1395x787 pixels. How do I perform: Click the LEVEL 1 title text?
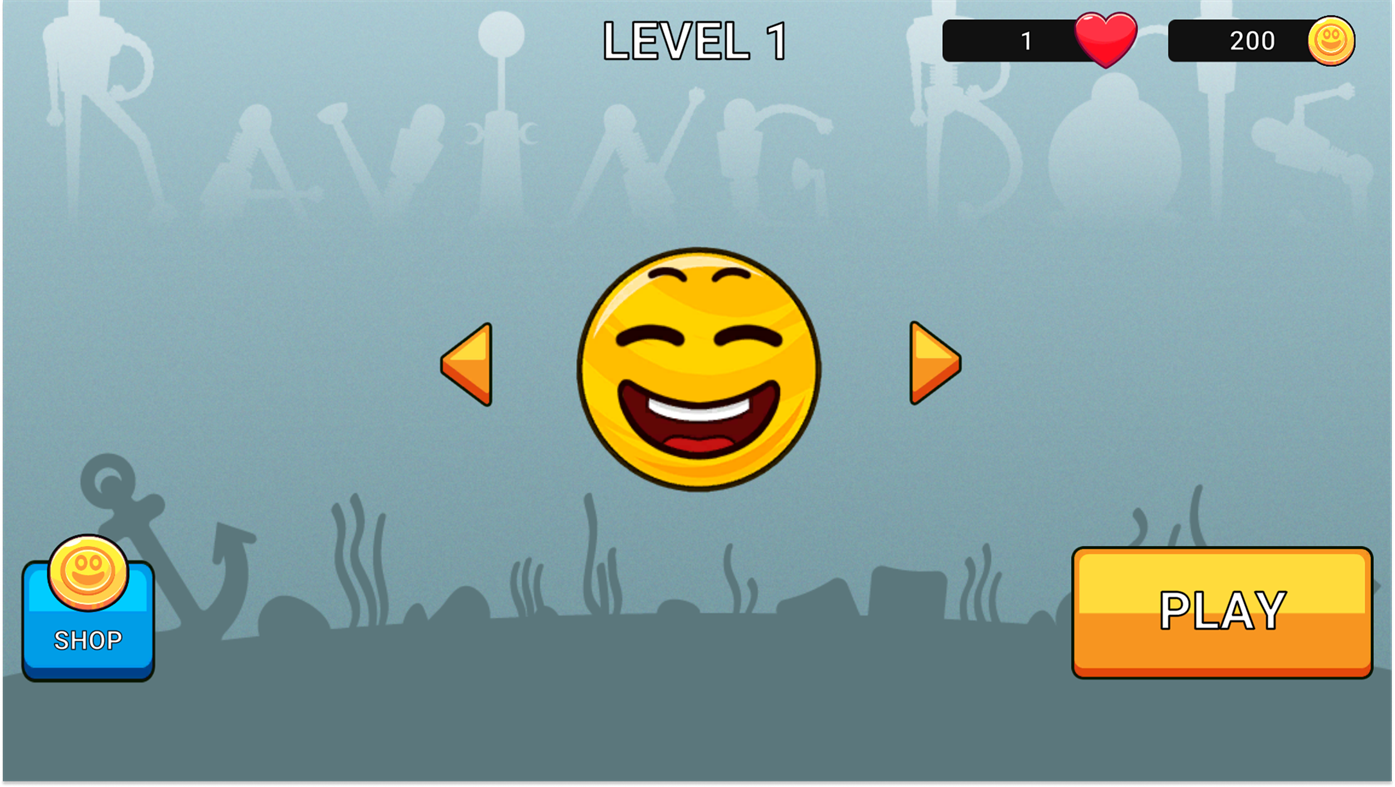click(695, 38)
